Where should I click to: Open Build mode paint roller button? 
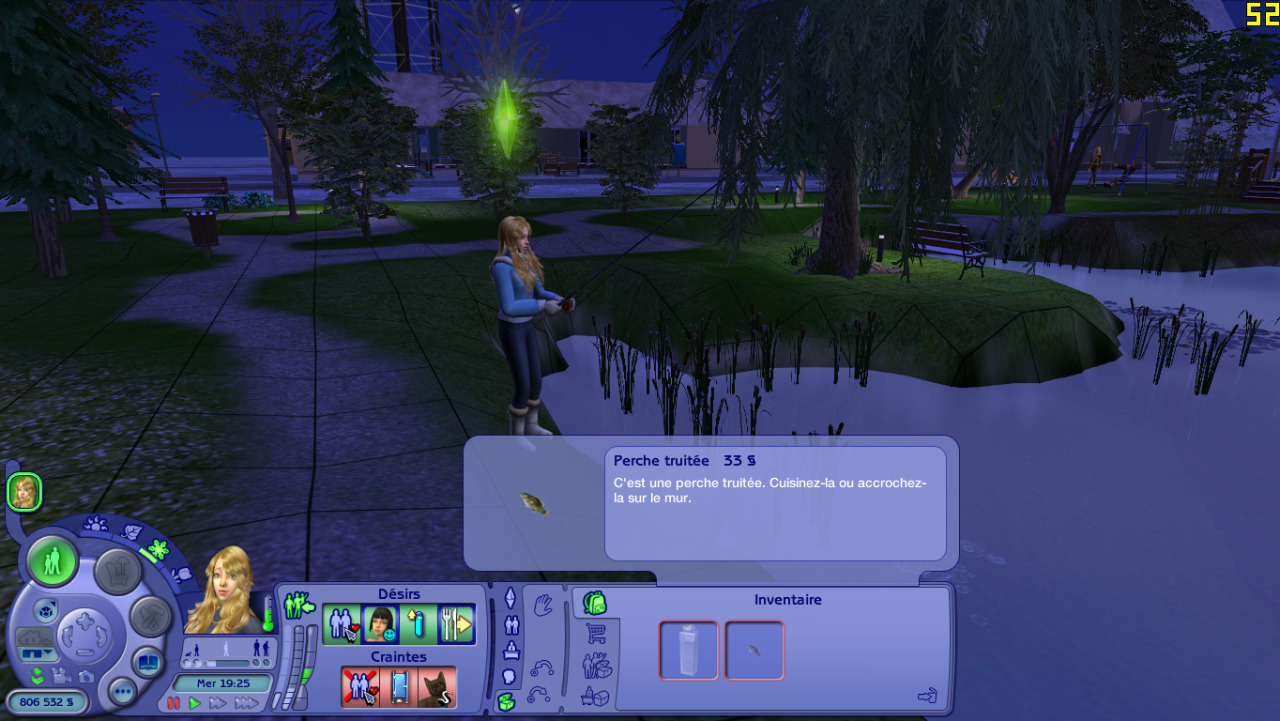(151, 616)
